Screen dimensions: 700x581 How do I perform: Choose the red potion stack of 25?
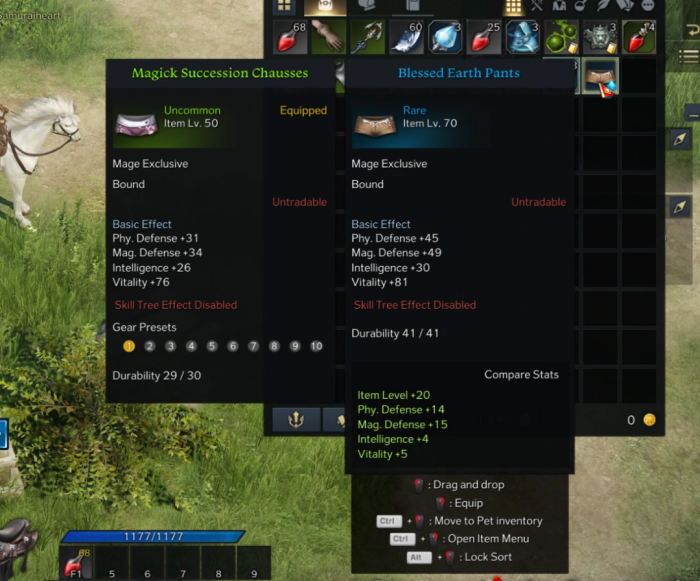click(x=484, y=37)
